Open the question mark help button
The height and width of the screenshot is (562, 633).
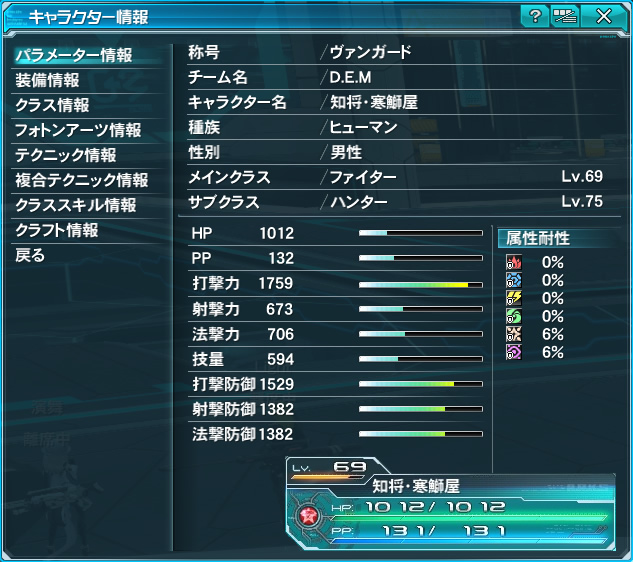535,15
